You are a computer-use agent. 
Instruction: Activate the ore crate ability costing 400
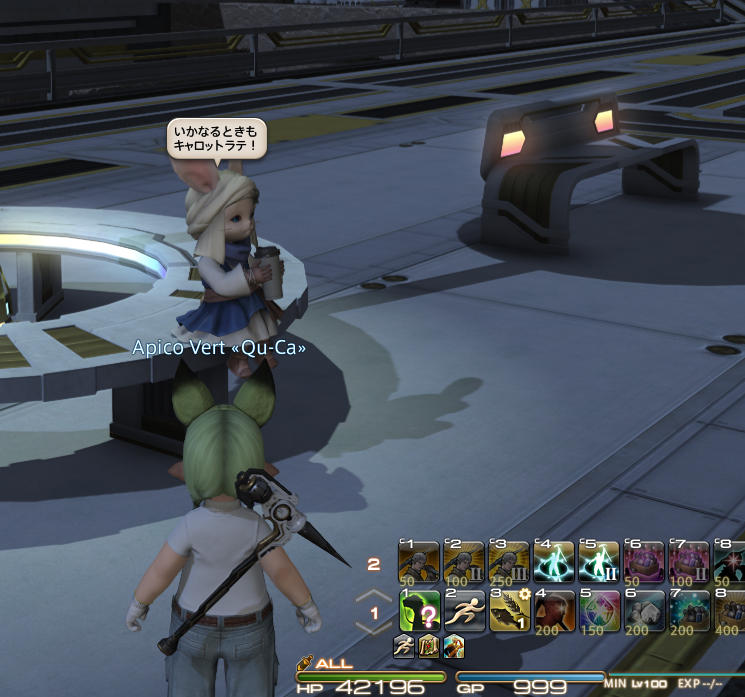[x=731, y=610]
